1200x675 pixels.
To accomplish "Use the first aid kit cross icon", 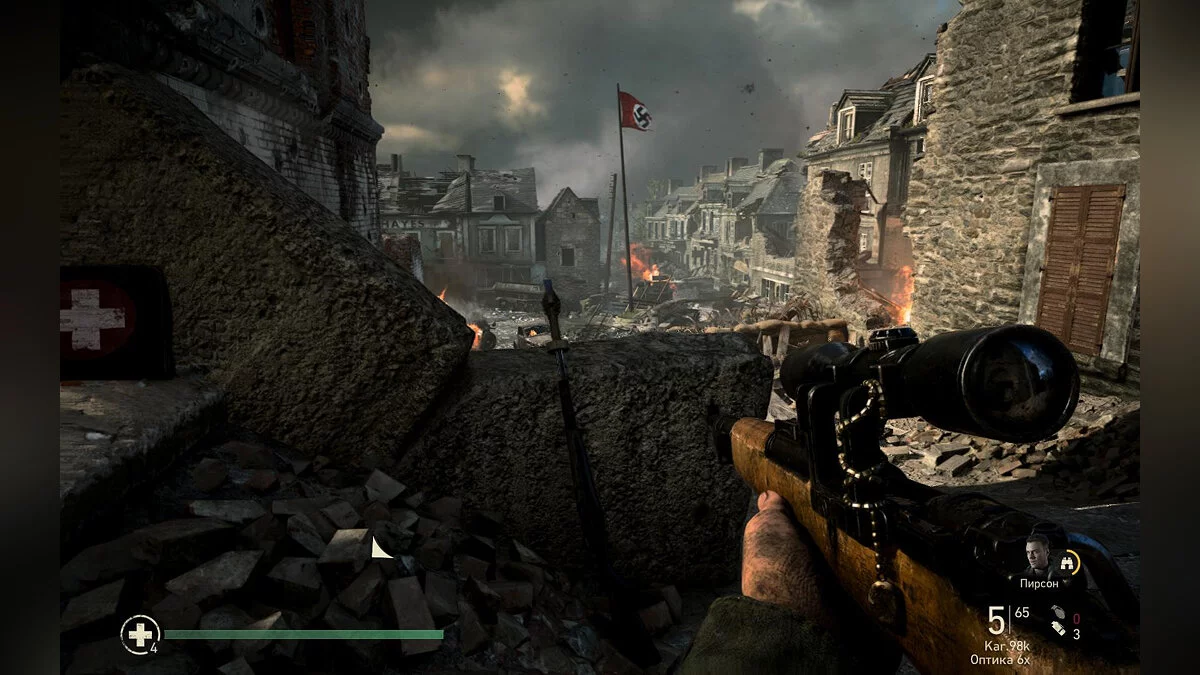I will point(139,634).
